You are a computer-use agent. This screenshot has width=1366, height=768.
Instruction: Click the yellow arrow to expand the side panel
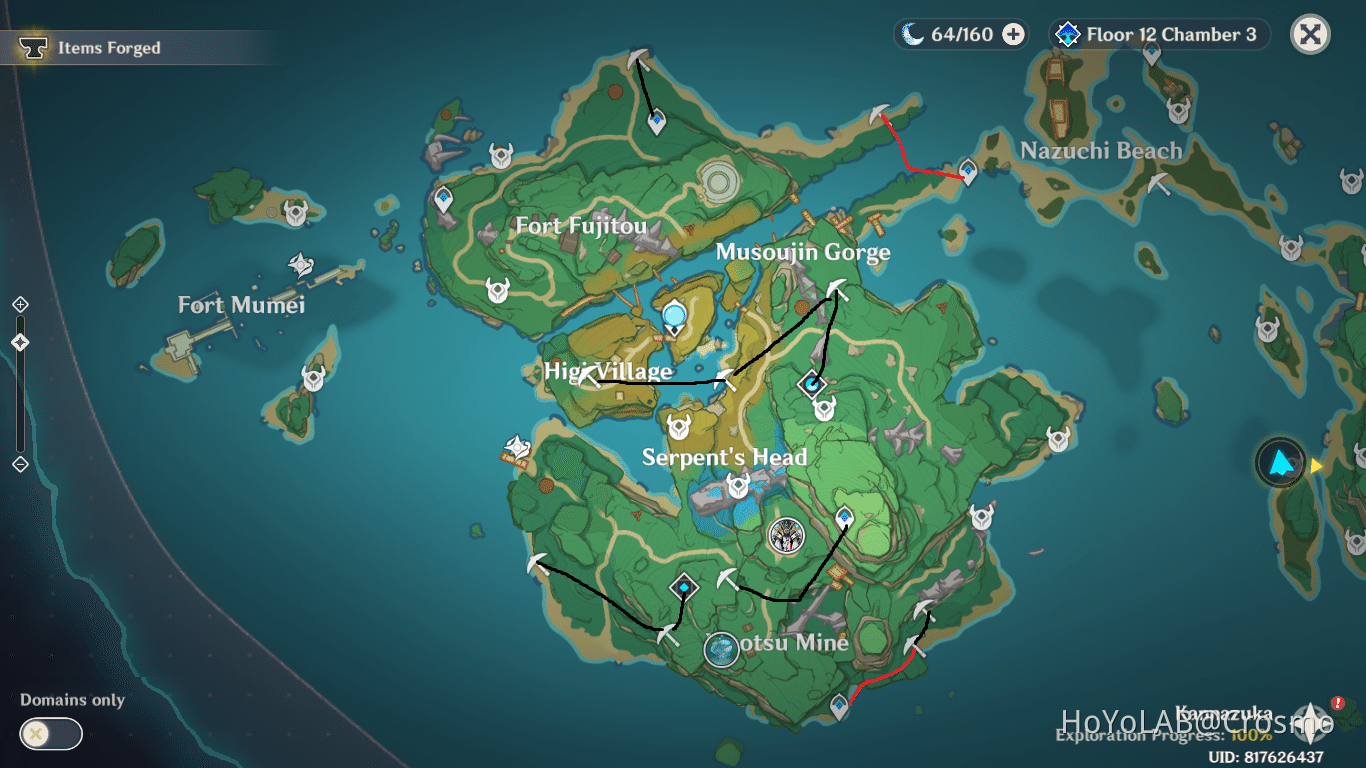[1317, 464]
